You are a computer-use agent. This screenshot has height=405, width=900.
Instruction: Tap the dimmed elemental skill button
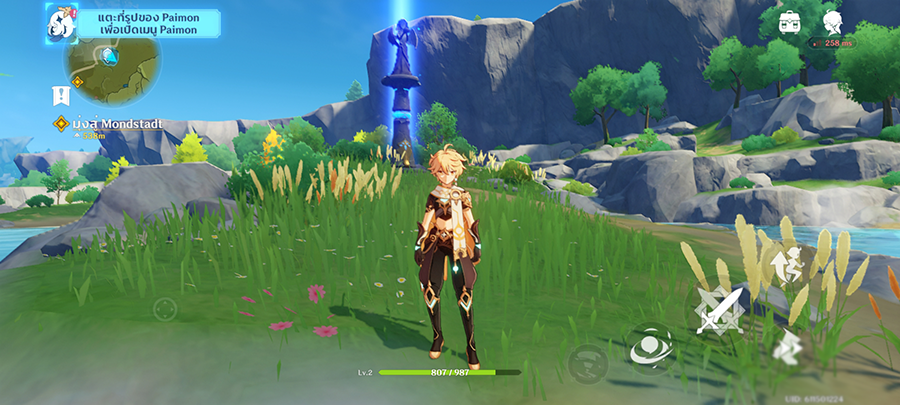[x=586, y=362]
